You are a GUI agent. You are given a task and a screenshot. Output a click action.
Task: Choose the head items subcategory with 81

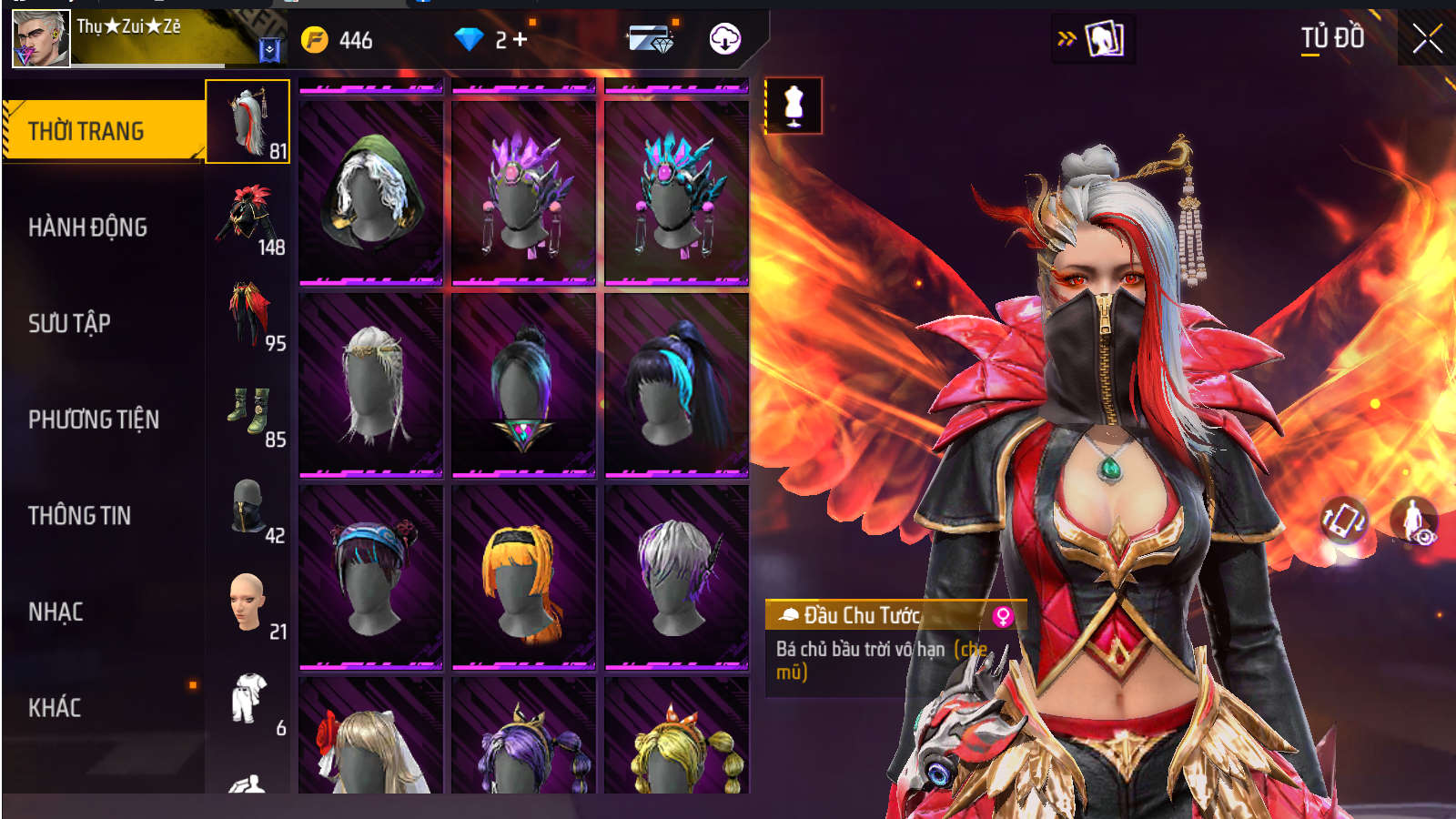[x=248, y=122]
